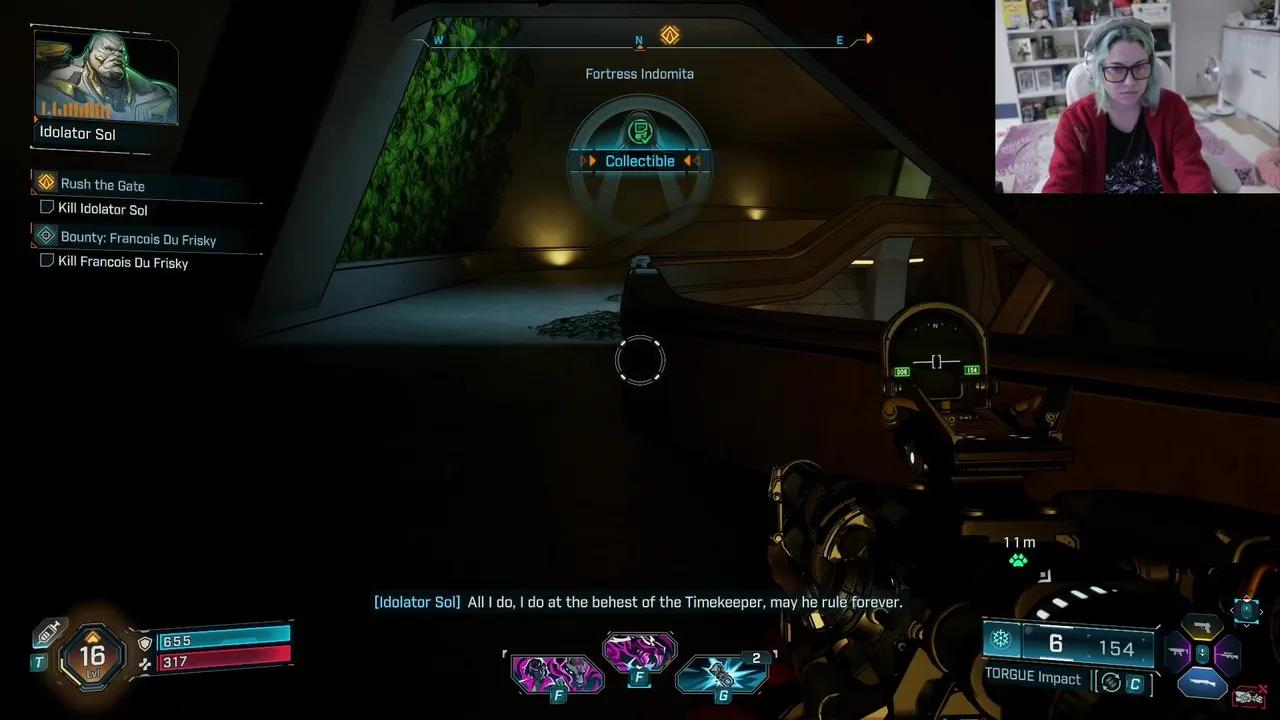The image size is (1280, 720).
Task: Select the Bounty: Francois Du Frisky objective
Action: point(138,239)
